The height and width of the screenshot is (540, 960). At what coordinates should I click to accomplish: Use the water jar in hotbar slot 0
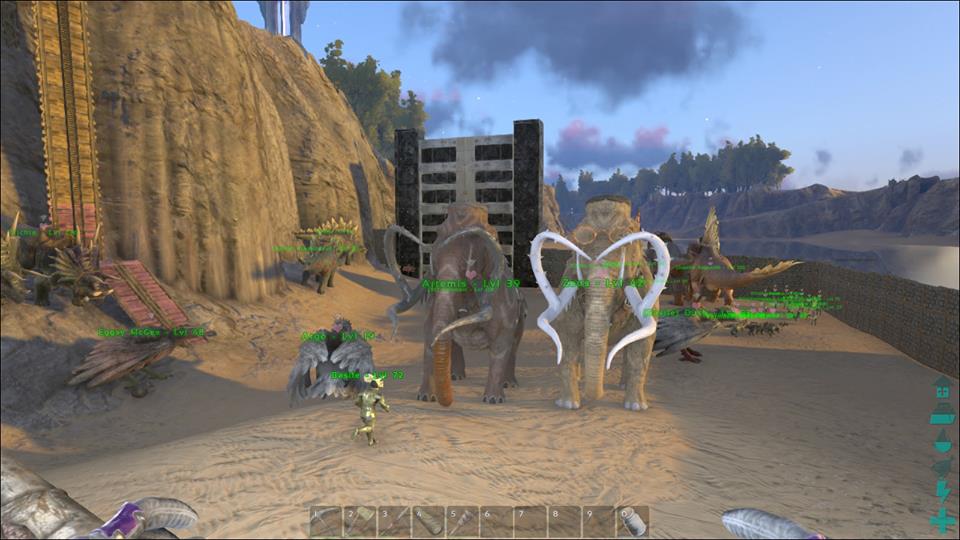[x=632, y=521]
